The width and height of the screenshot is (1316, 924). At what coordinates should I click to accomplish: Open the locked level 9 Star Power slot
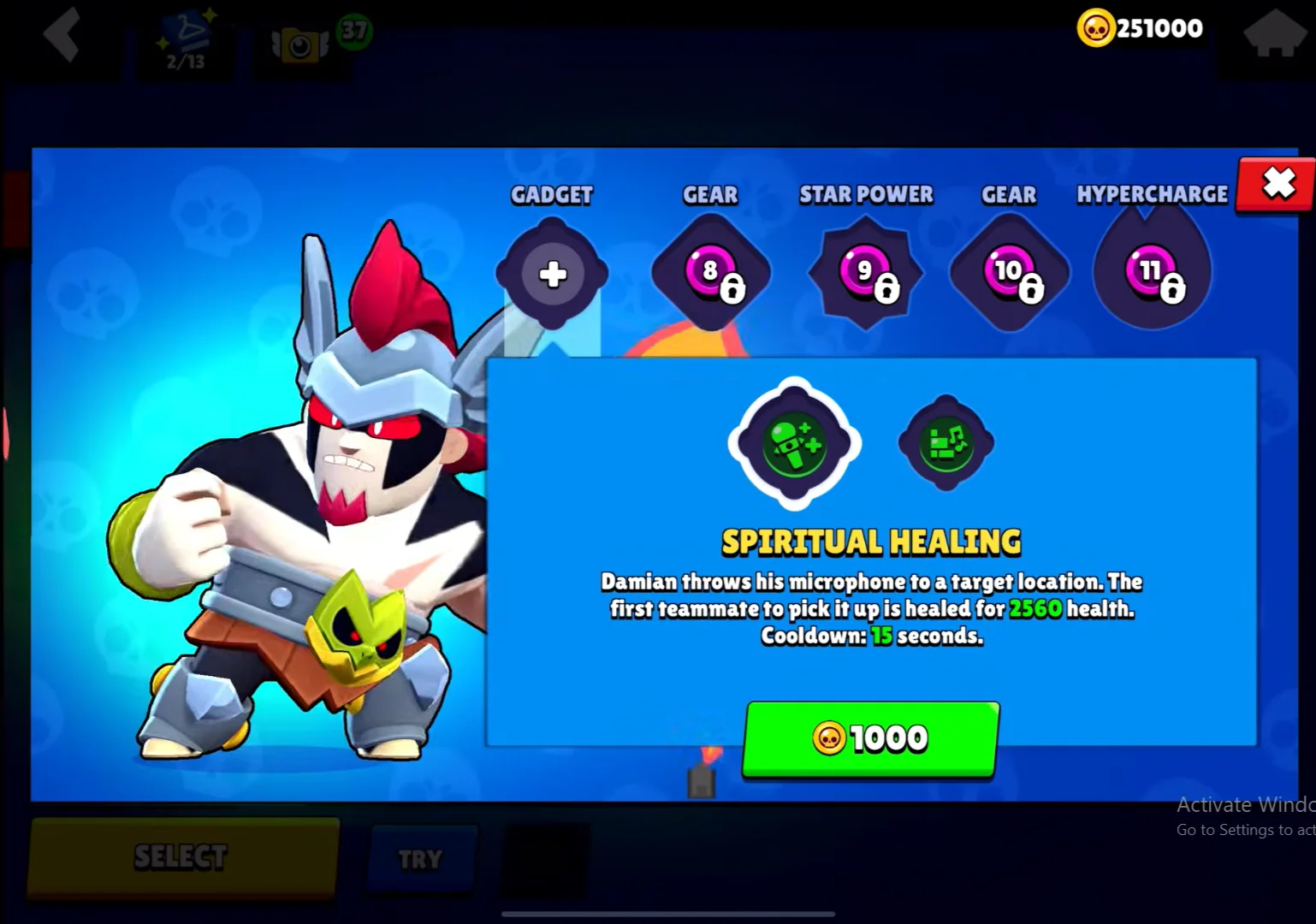point(866,274)
